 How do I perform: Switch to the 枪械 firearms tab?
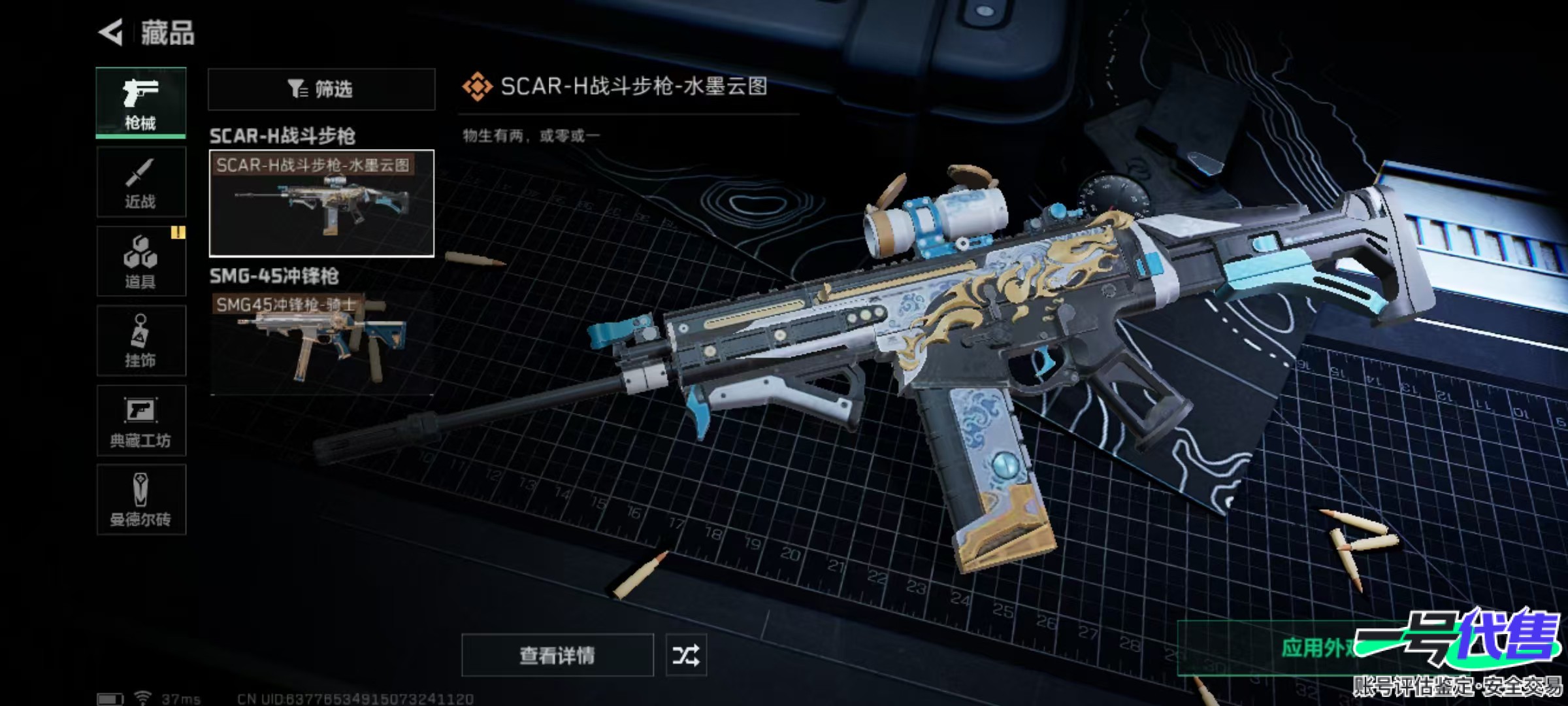(x=140, y=103)
